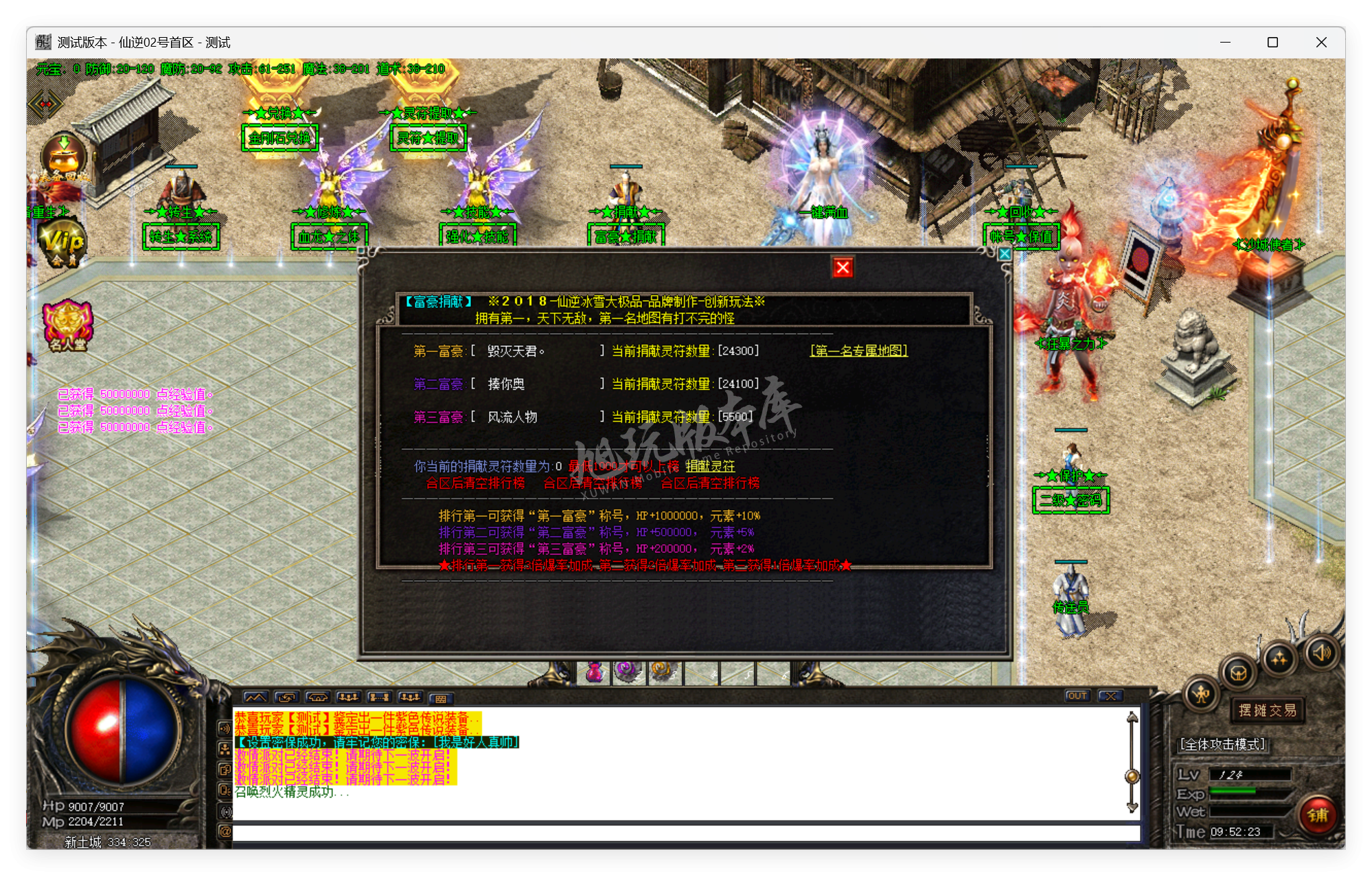This screenshot has width=1372, height=876.
Task: Click the group chat icon in the chat toolbar
Action: [349, 697]
